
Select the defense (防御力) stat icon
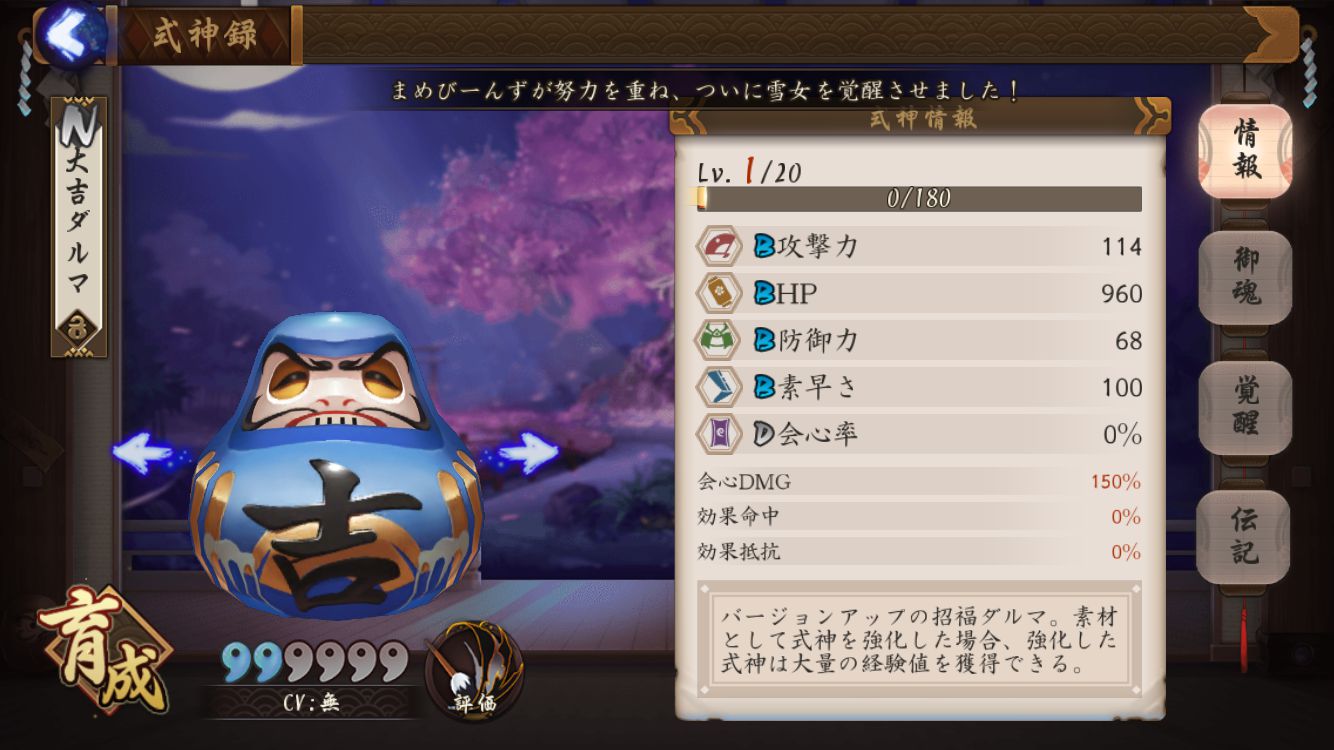pyautogui.click(x=718, y=340)
